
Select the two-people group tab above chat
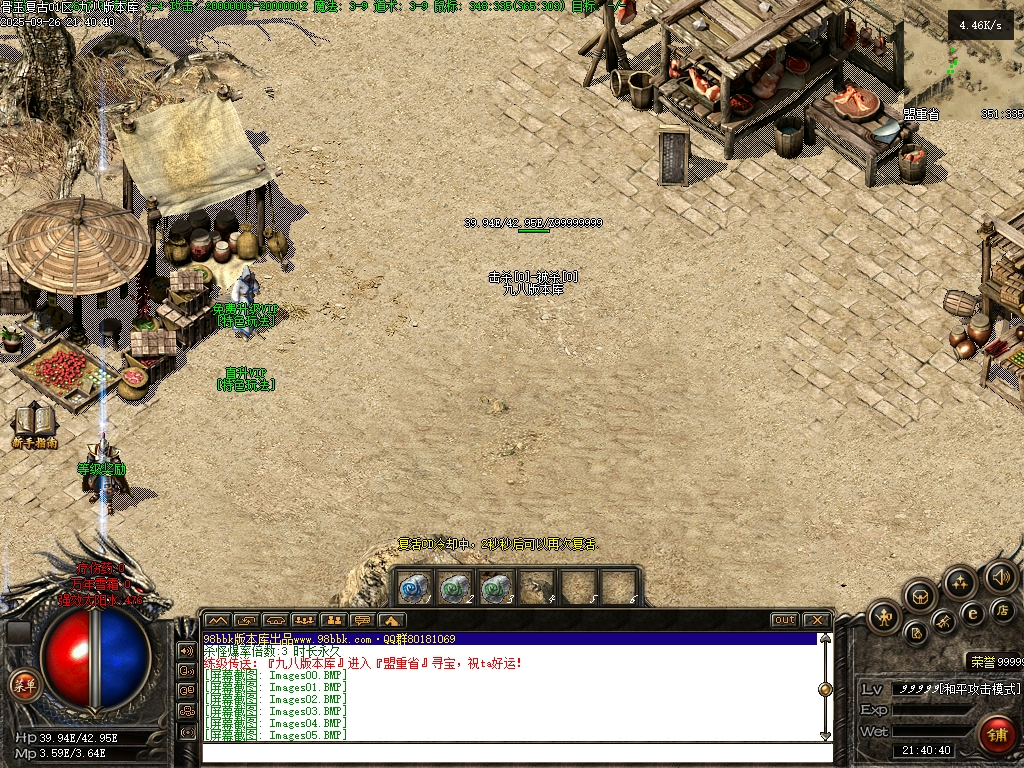(333, 620)
